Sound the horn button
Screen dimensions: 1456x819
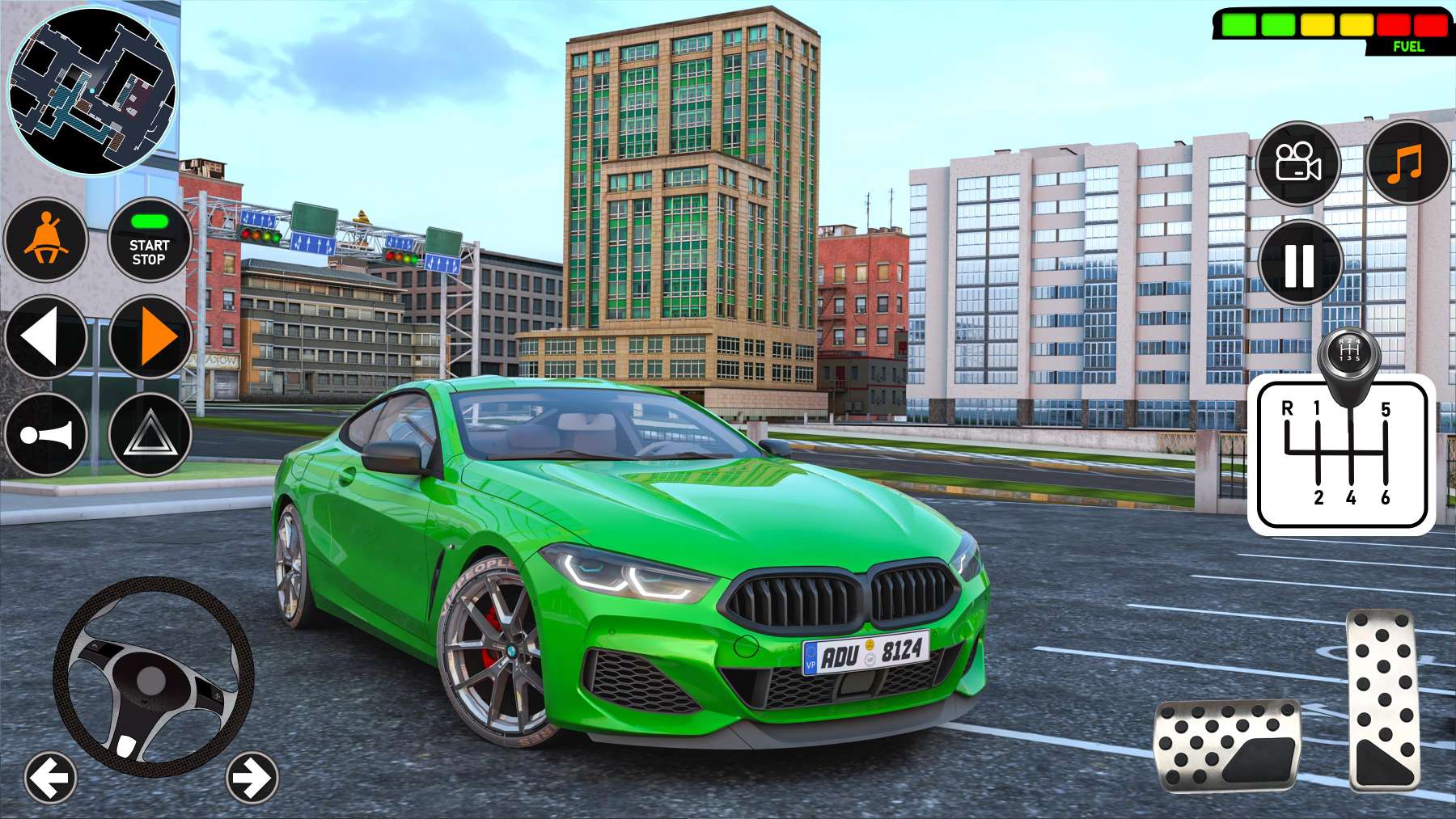point(46,435)
